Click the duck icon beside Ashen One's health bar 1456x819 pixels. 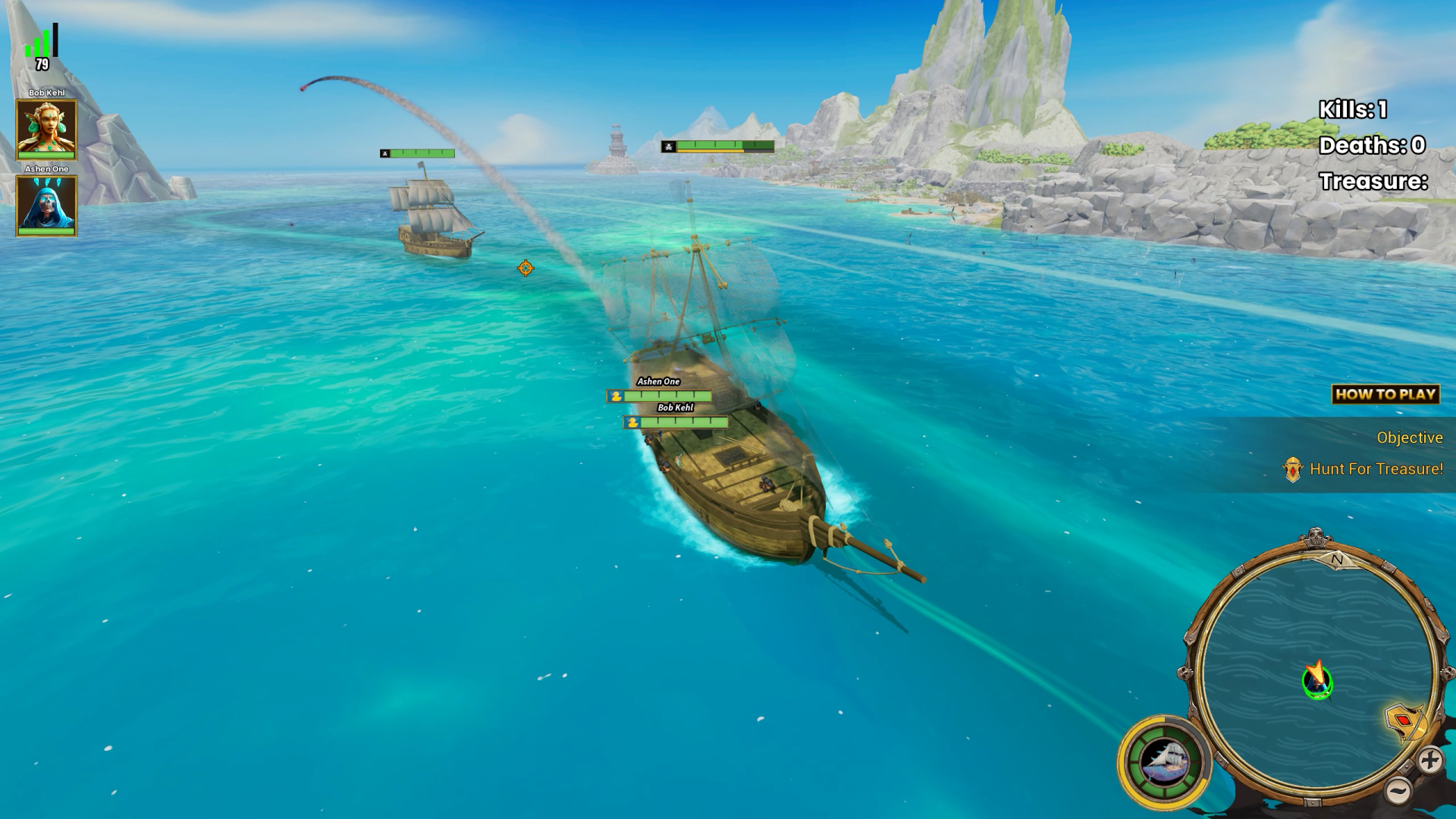pos(616,395)
